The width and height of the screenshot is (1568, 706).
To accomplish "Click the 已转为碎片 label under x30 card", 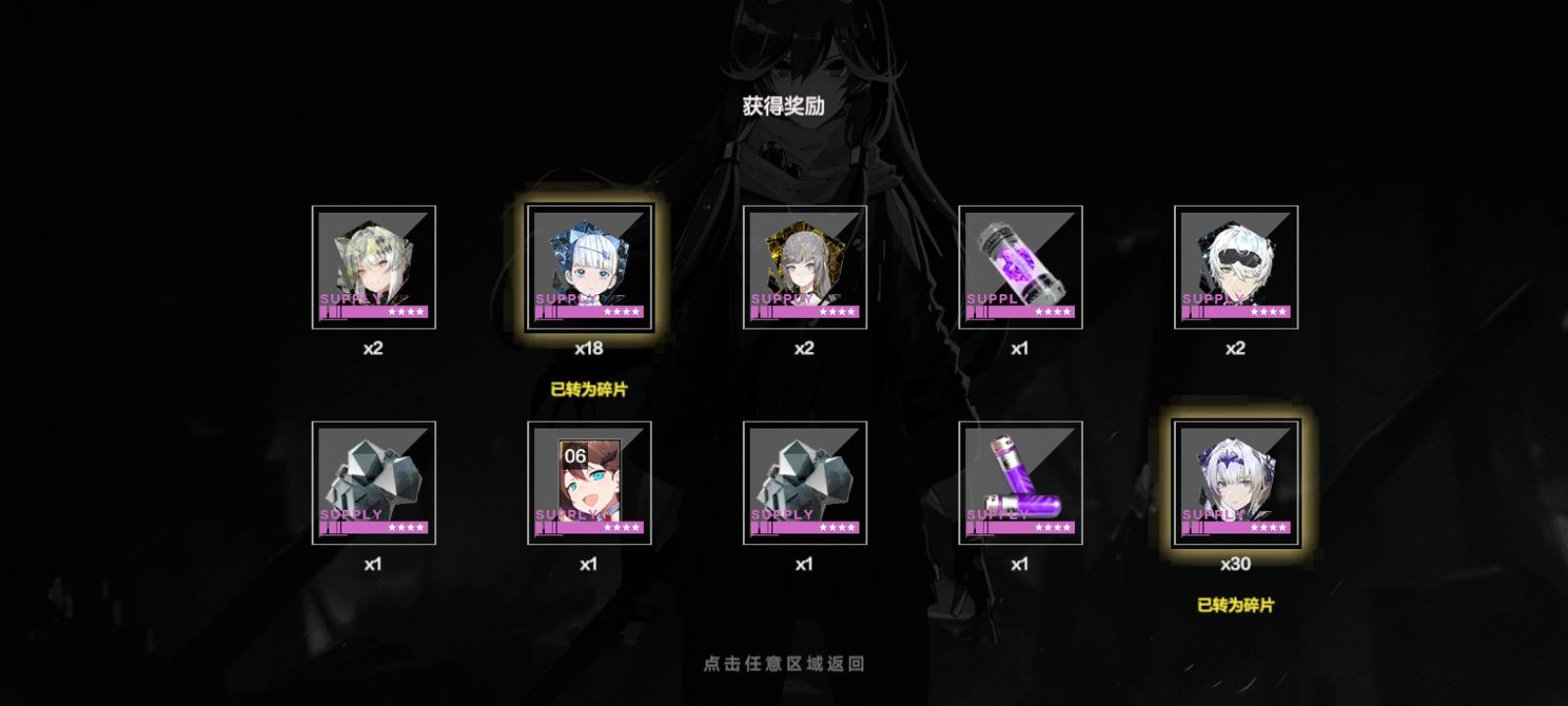I will click(x=1237, y=605).
